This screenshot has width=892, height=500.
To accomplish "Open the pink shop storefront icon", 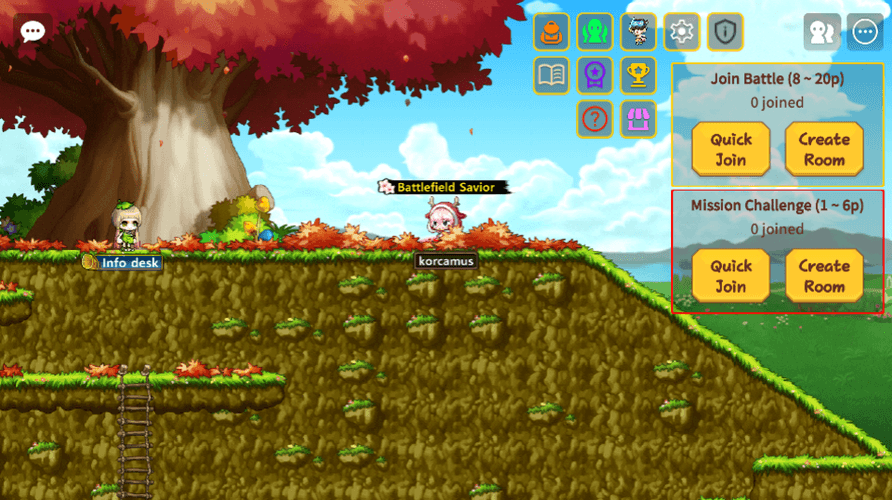I will (x=638, y=119).
